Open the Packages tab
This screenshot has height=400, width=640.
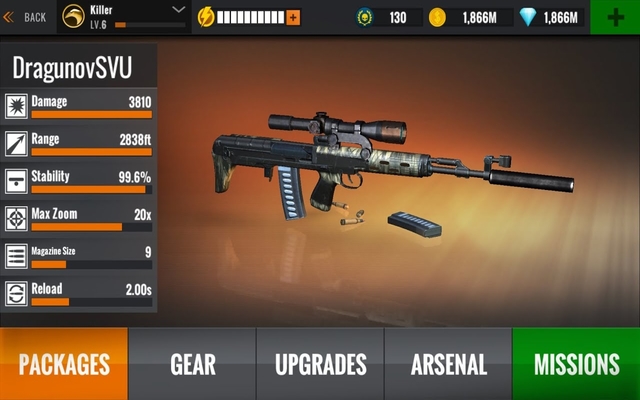[x=64, y=364]
